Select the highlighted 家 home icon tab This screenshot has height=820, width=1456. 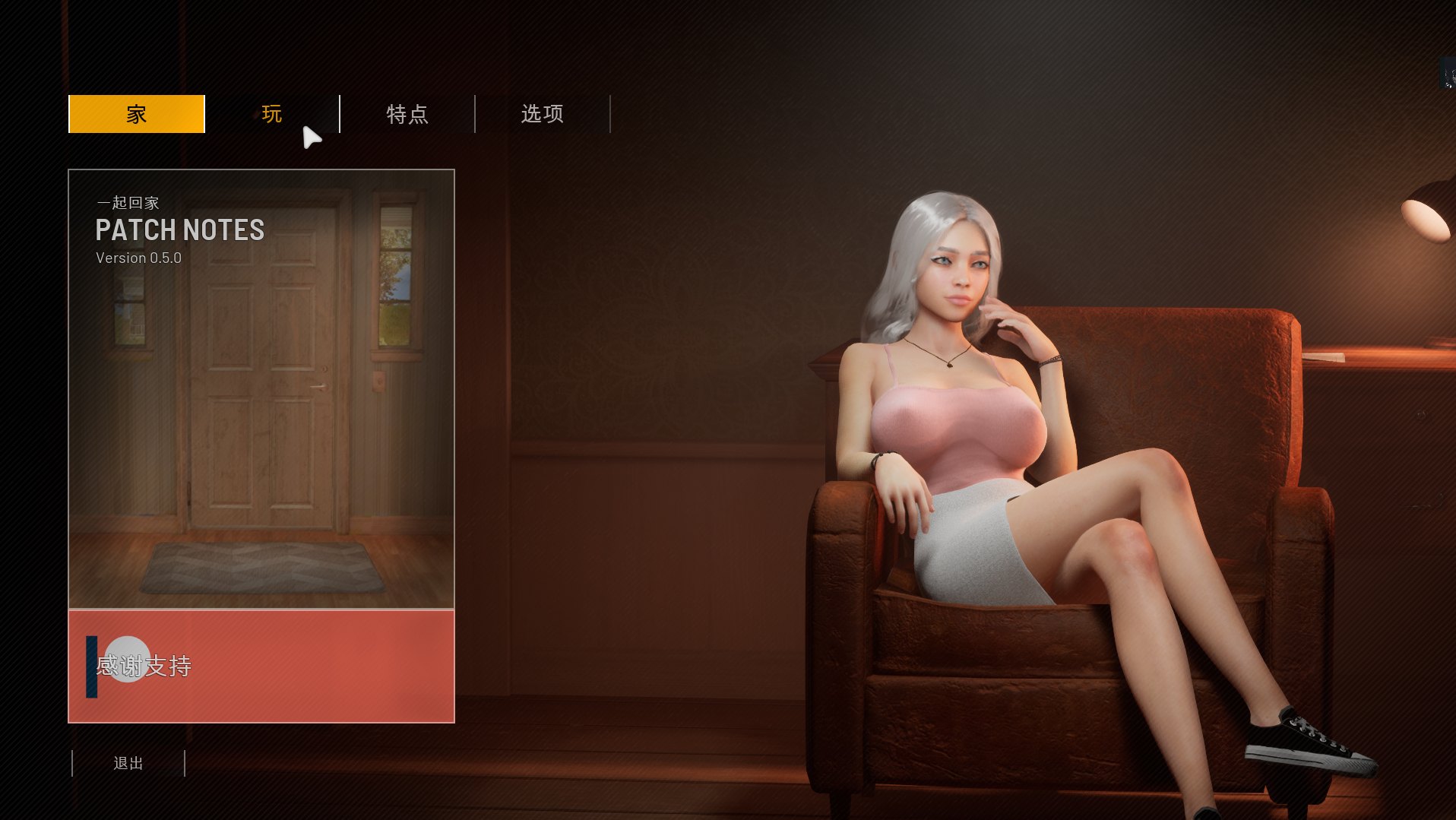click(136, 114)
